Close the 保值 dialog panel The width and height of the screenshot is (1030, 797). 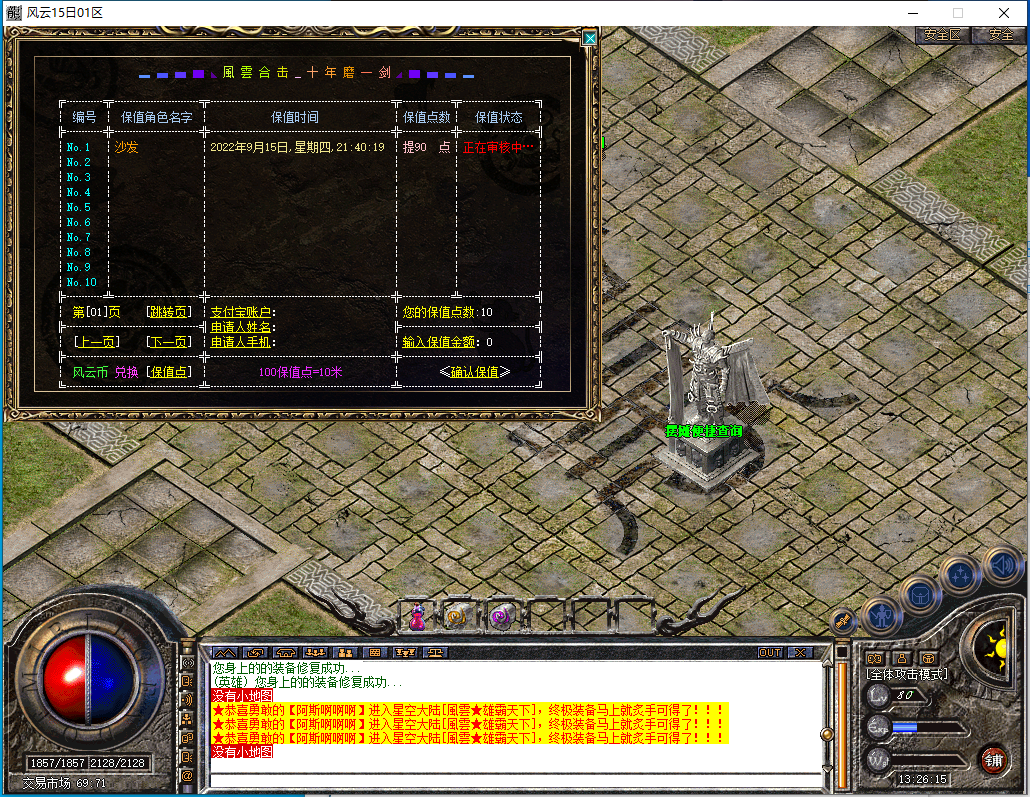tap(590, 38)
